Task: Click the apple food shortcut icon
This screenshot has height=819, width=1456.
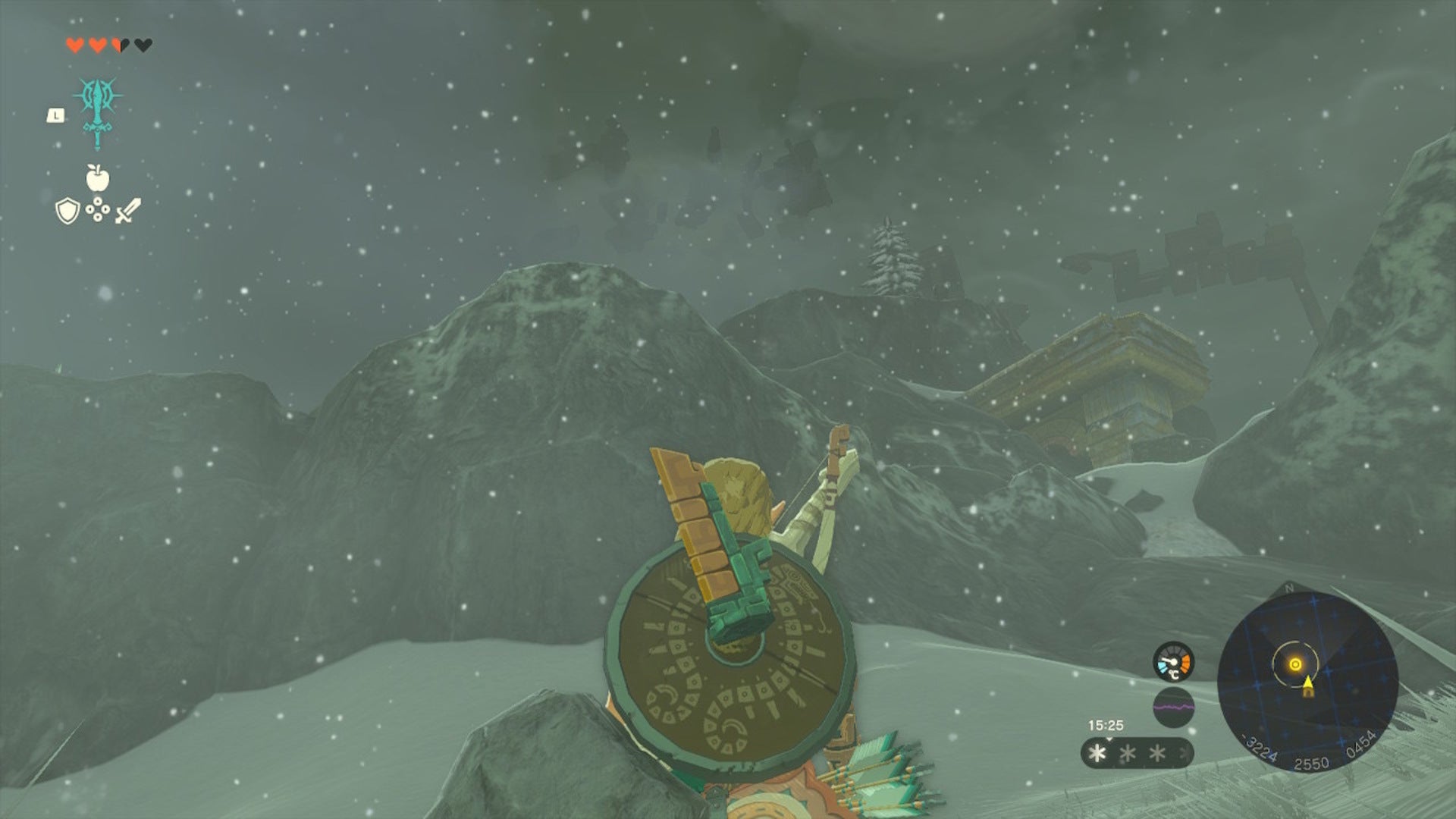Action: tap(96, 177)
